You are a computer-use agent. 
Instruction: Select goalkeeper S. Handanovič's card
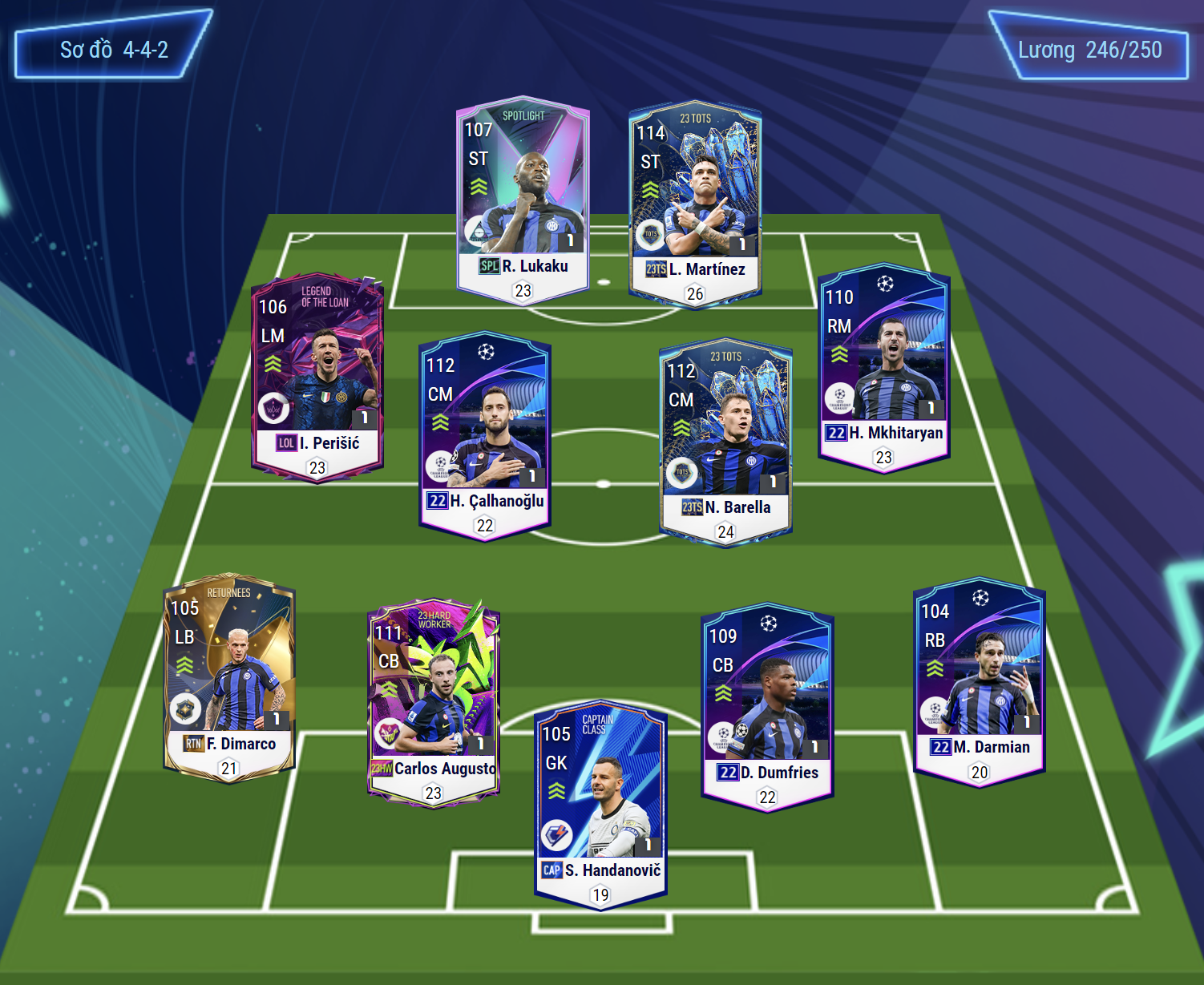coord(600,805)
